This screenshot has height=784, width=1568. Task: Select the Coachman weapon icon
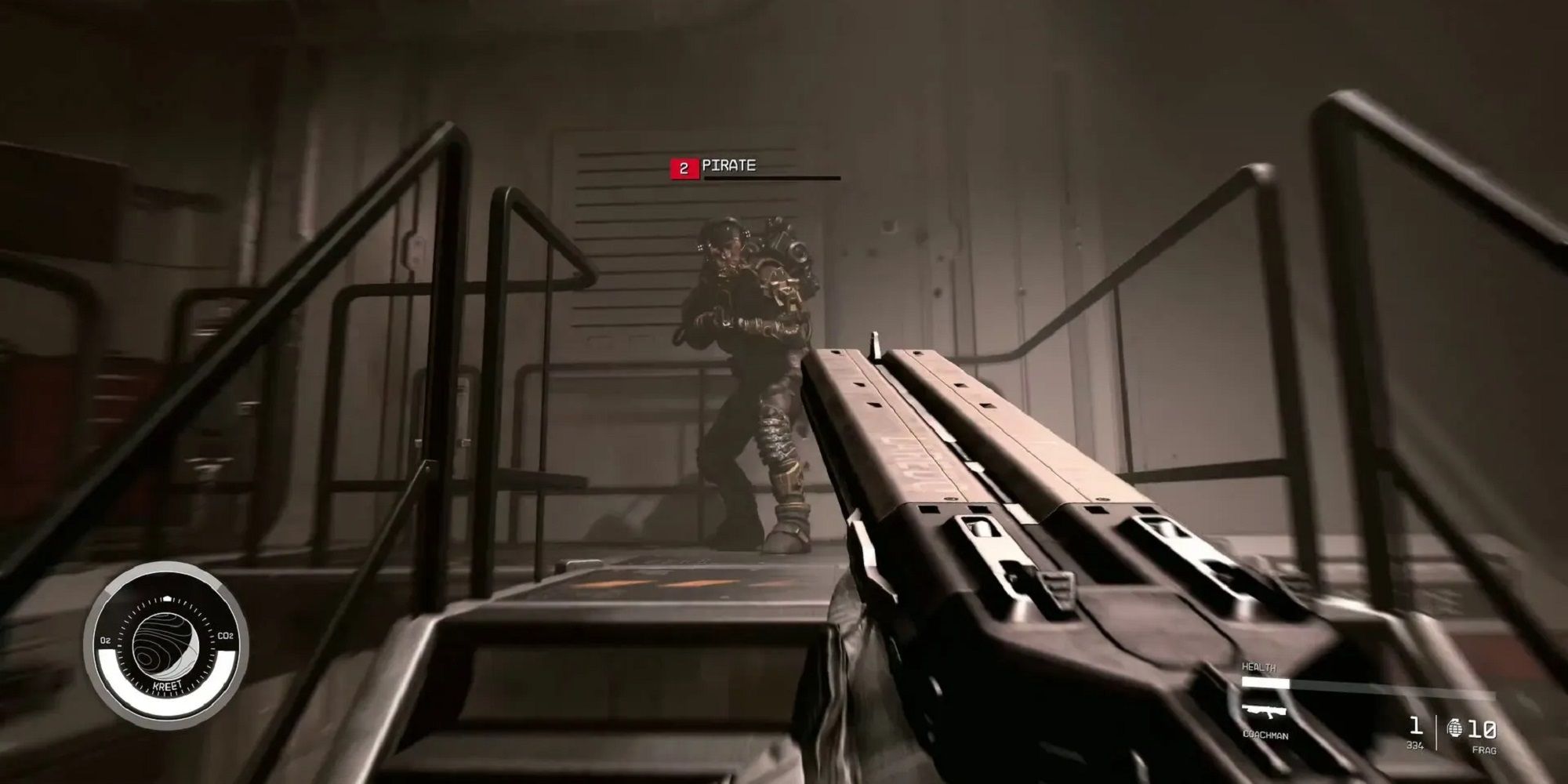pos(1265,713)
